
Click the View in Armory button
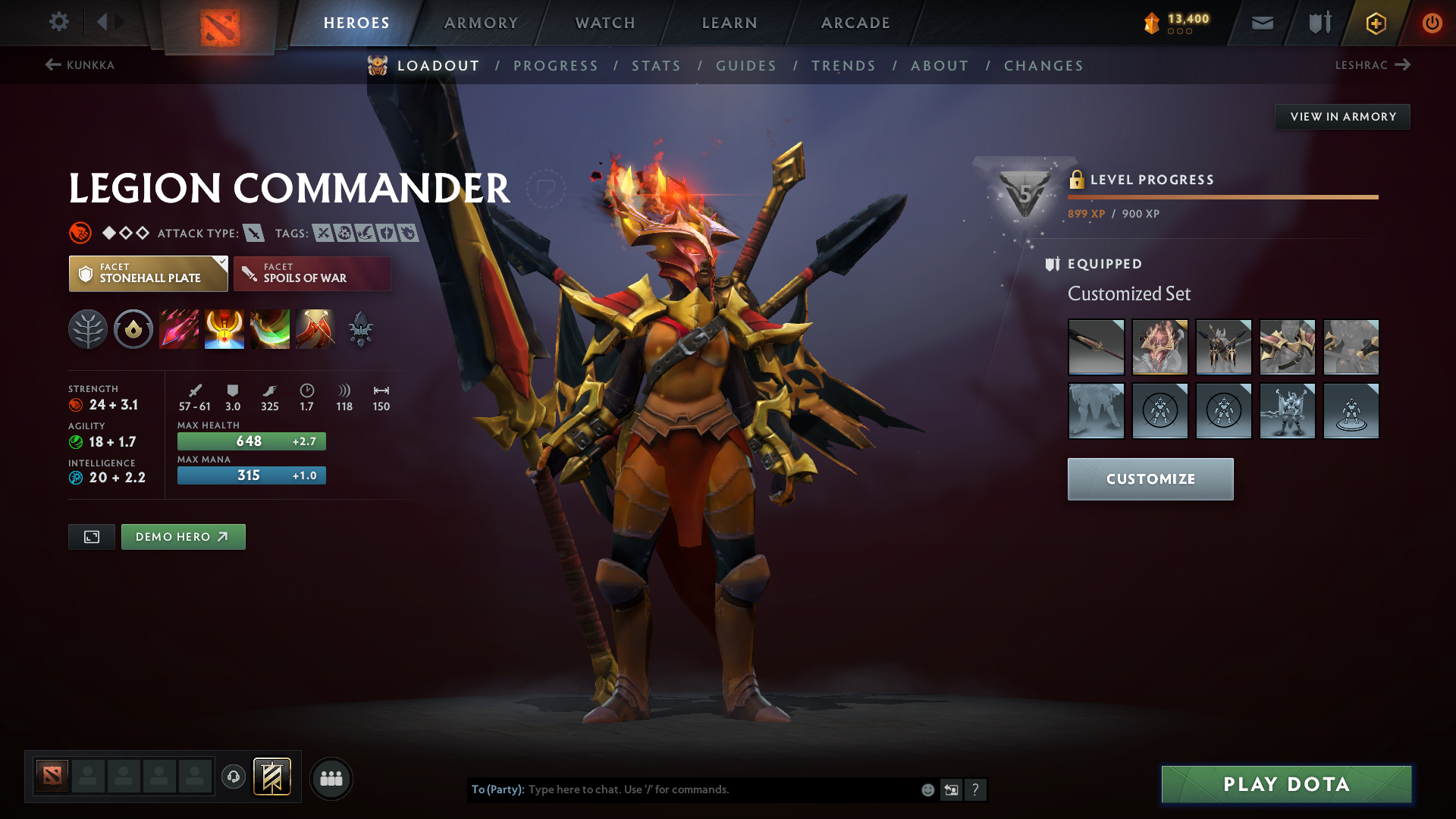tap(1343, 117)
